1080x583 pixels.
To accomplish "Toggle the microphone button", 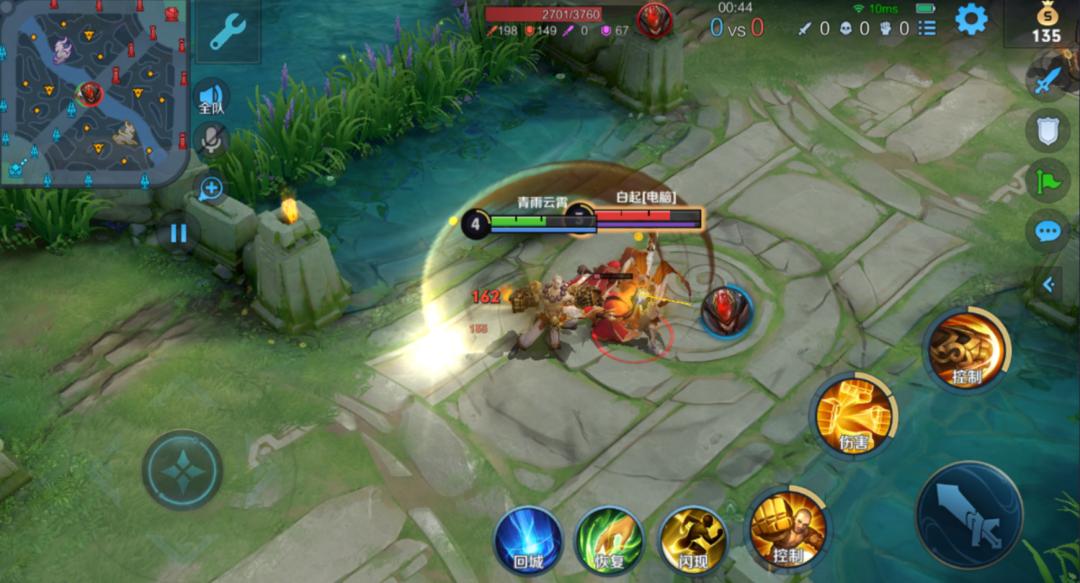I will 211,141.
